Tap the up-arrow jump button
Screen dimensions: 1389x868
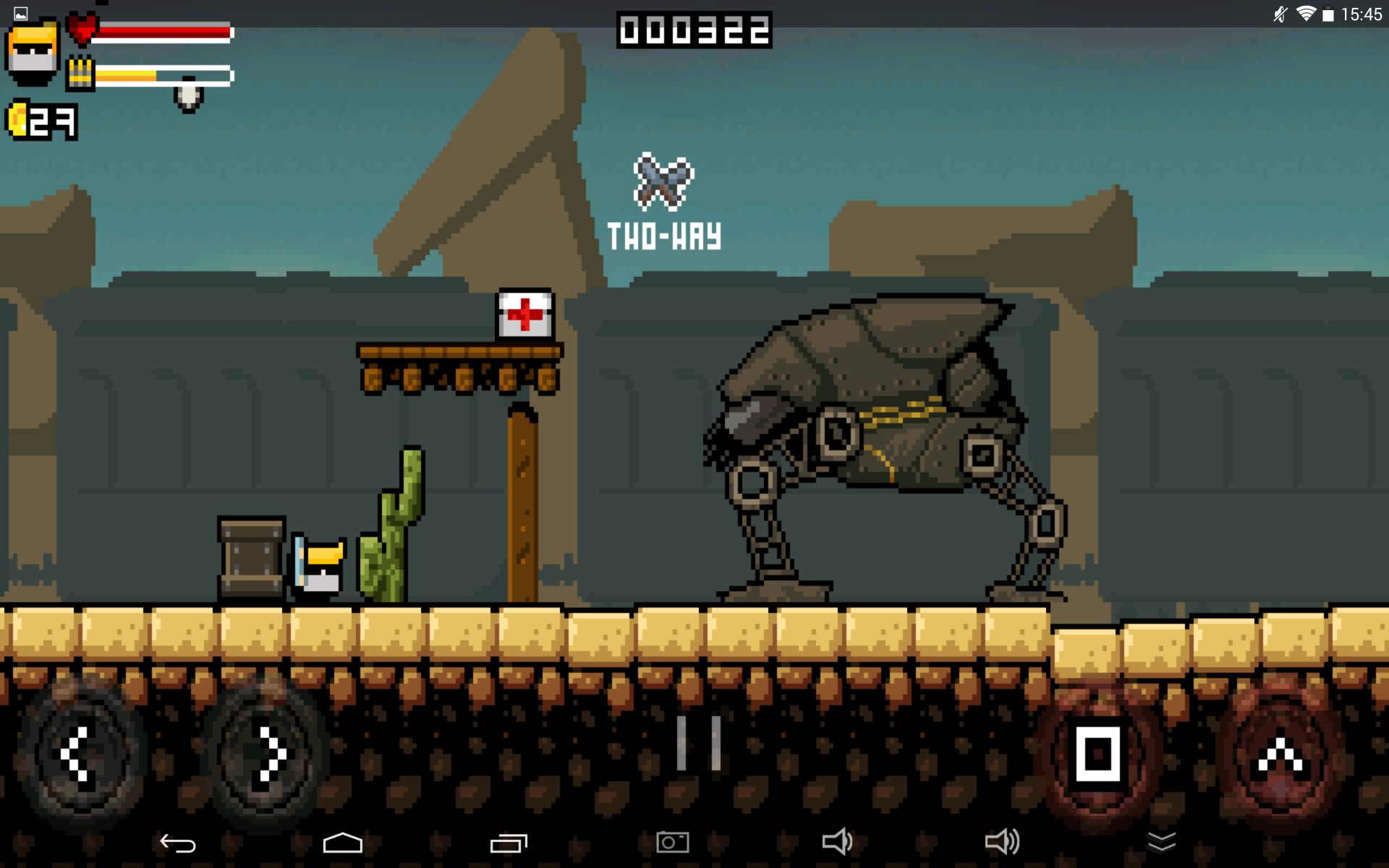pos(1279,756)
